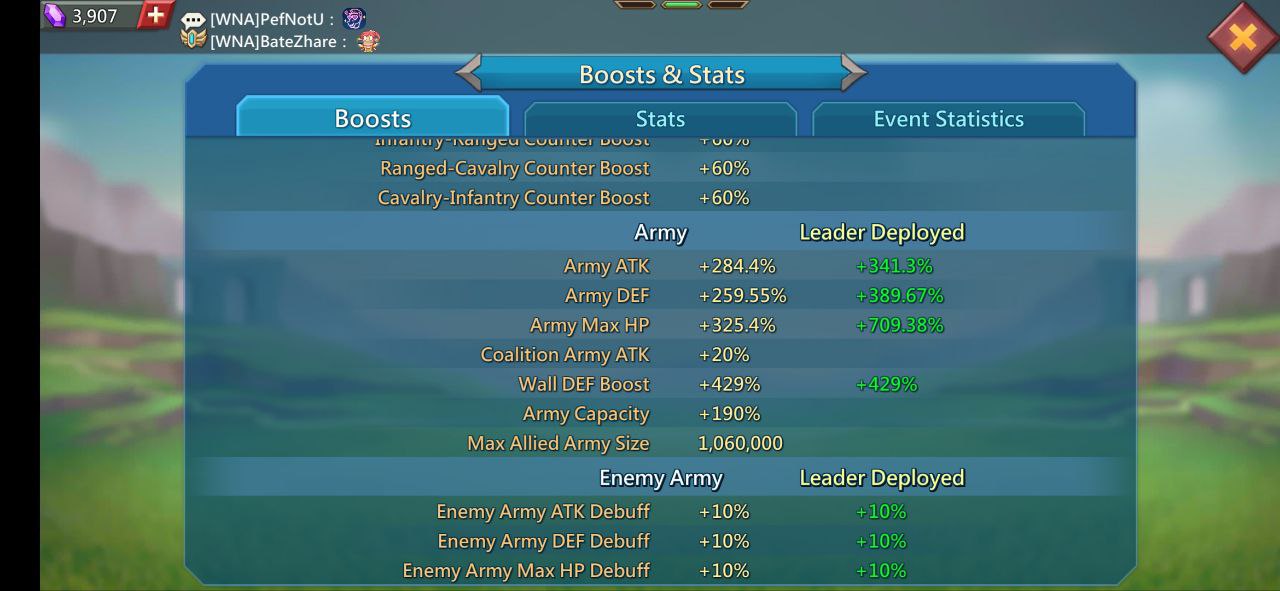The image size is (1280, 591).
Task: Open the chat speech bubble icon
Action: pyautogui.click(x=193, y=19)
